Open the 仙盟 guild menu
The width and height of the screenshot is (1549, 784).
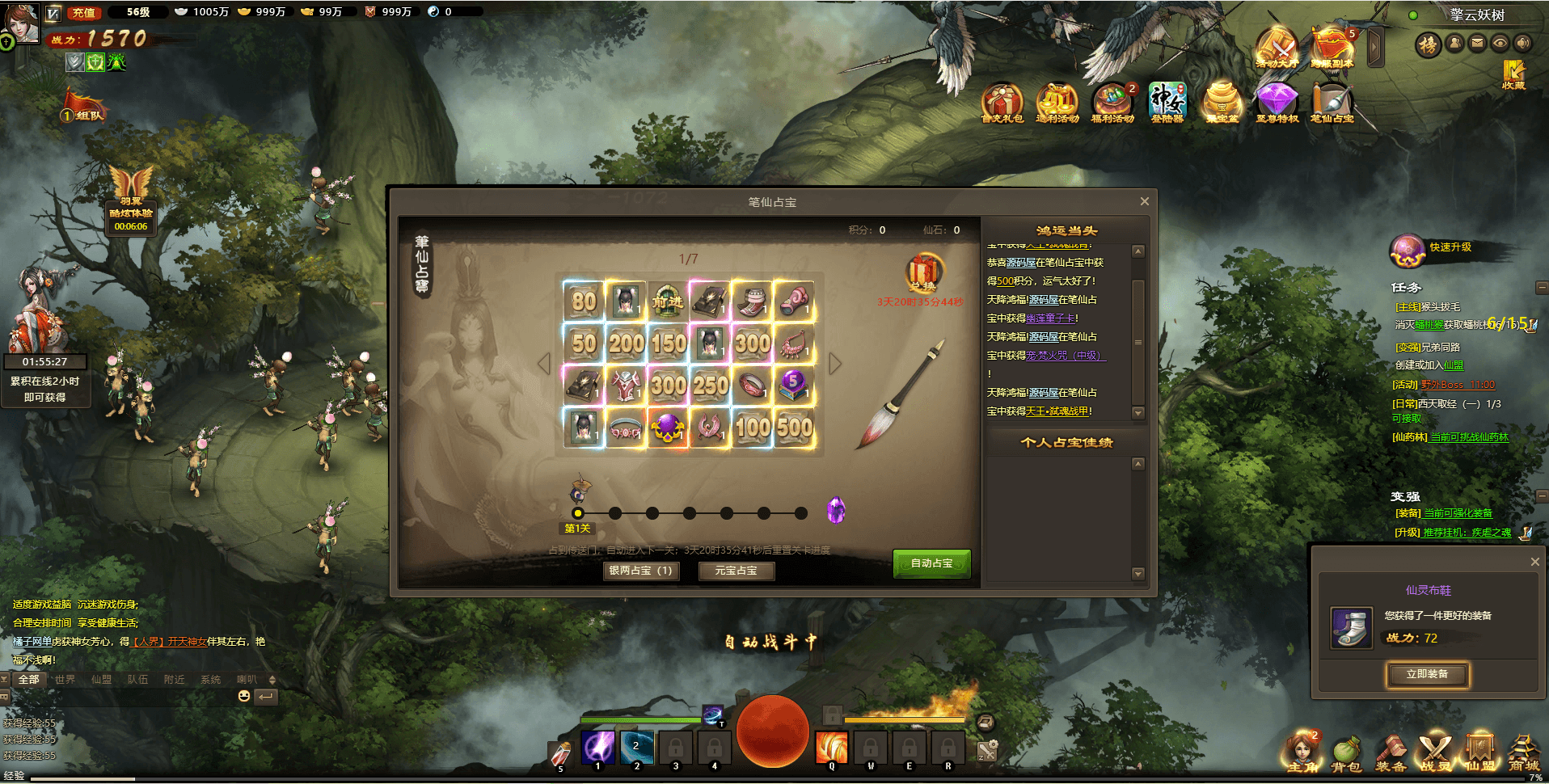tap(1479, 753)
